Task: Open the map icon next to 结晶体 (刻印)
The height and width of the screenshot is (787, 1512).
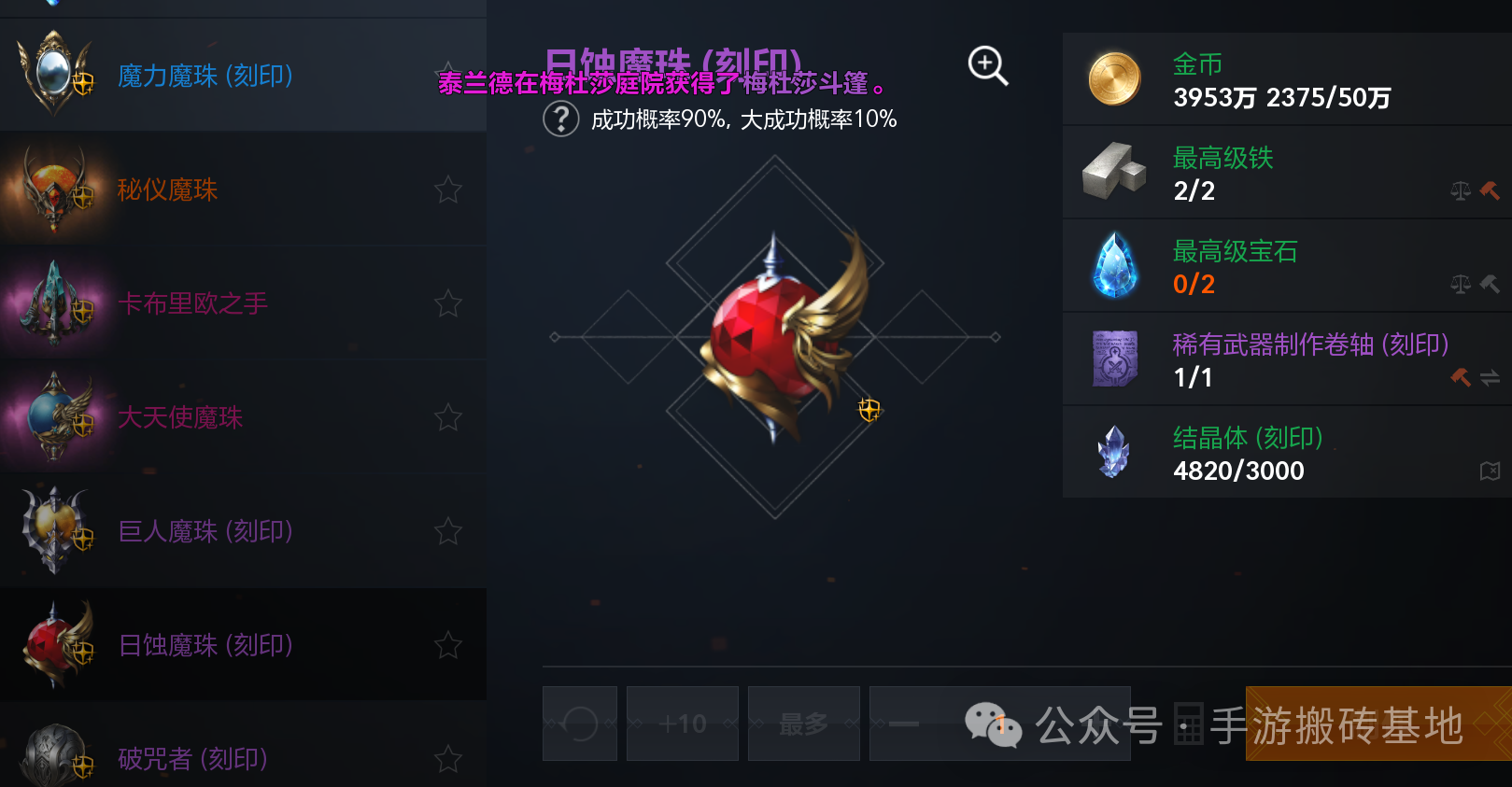Action: tap(1490, 471)
